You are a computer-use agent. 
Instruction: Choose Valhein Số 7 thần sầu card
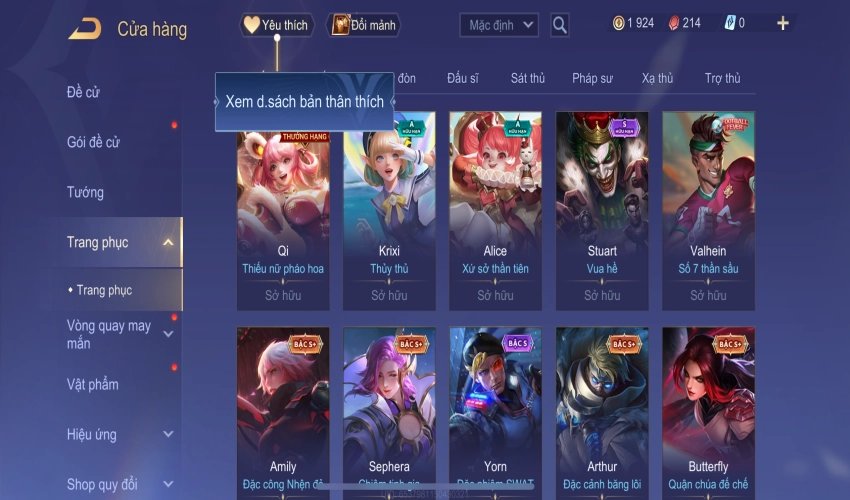708,210
